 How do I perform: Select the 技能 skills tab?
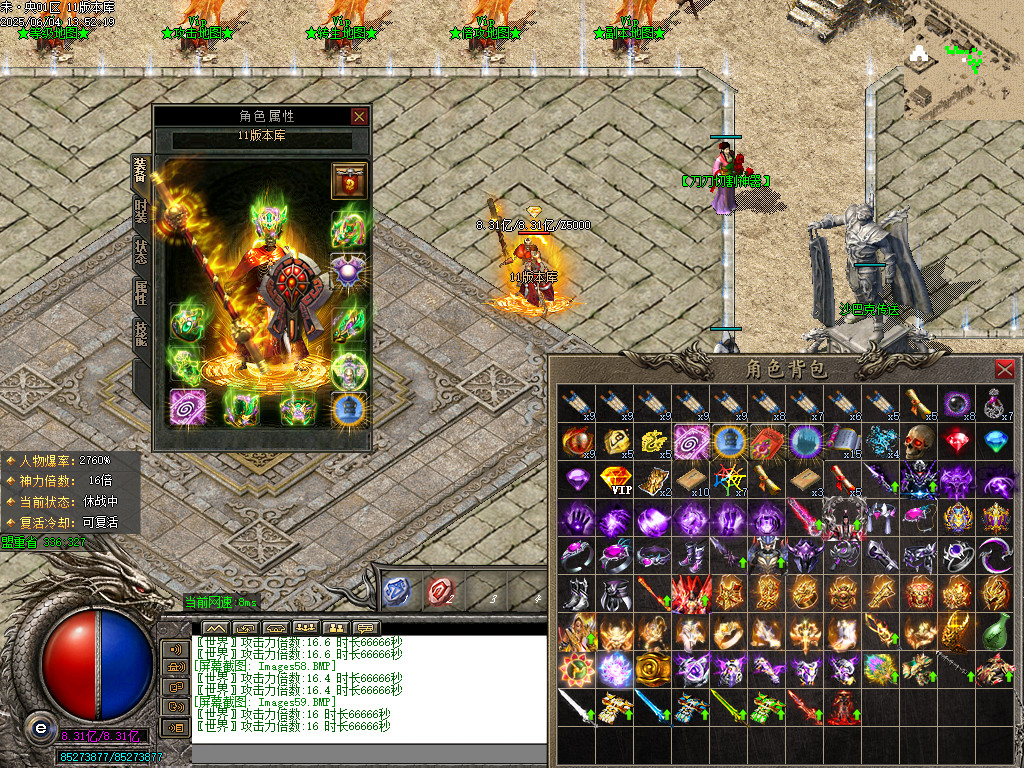[141, 333]
